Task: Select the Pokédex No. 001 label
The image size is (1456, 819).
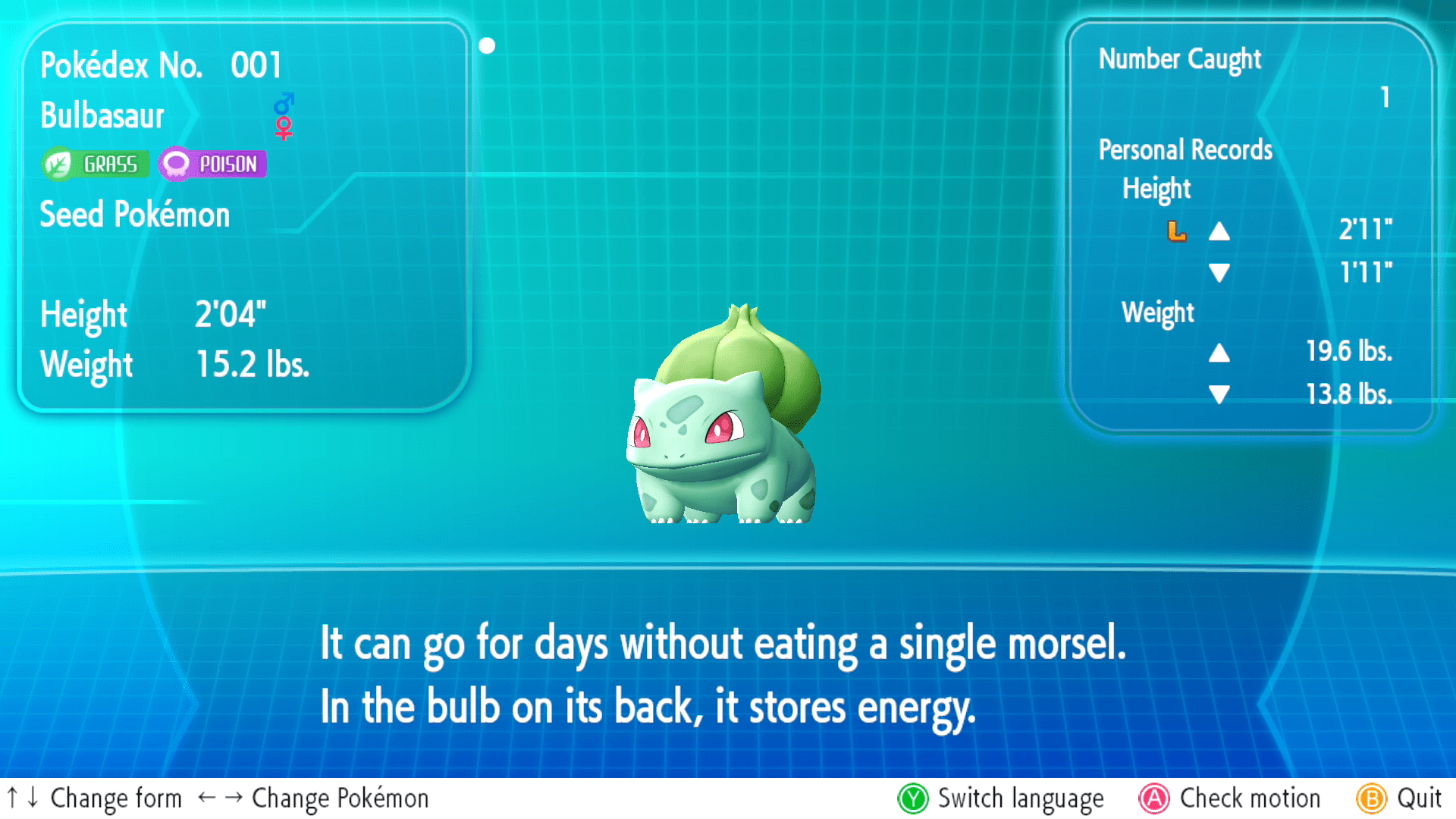Action: click(x=162, y=65)
